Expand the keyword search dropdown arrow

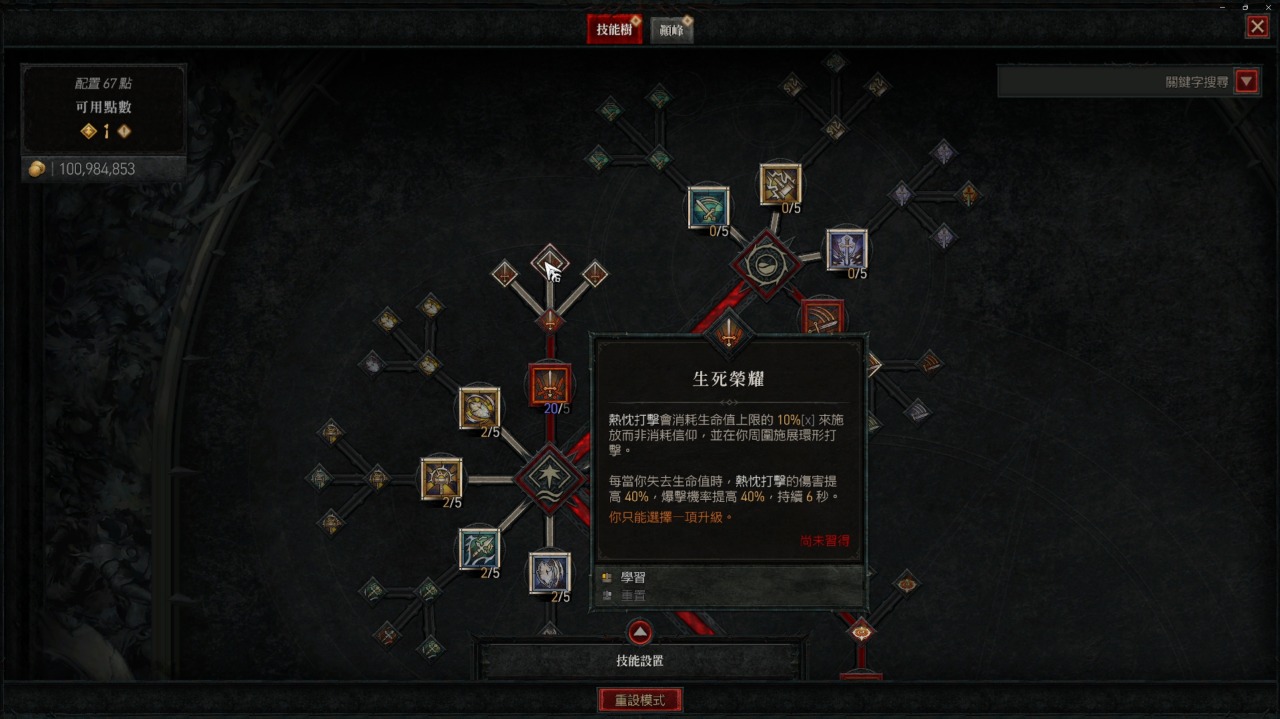click(1246, 82)
